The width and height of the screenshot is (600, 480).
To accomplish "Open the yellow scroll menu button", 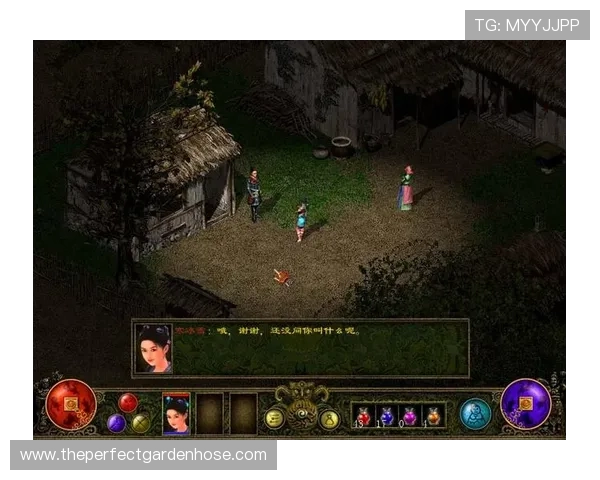I will (x=273, y=419).
